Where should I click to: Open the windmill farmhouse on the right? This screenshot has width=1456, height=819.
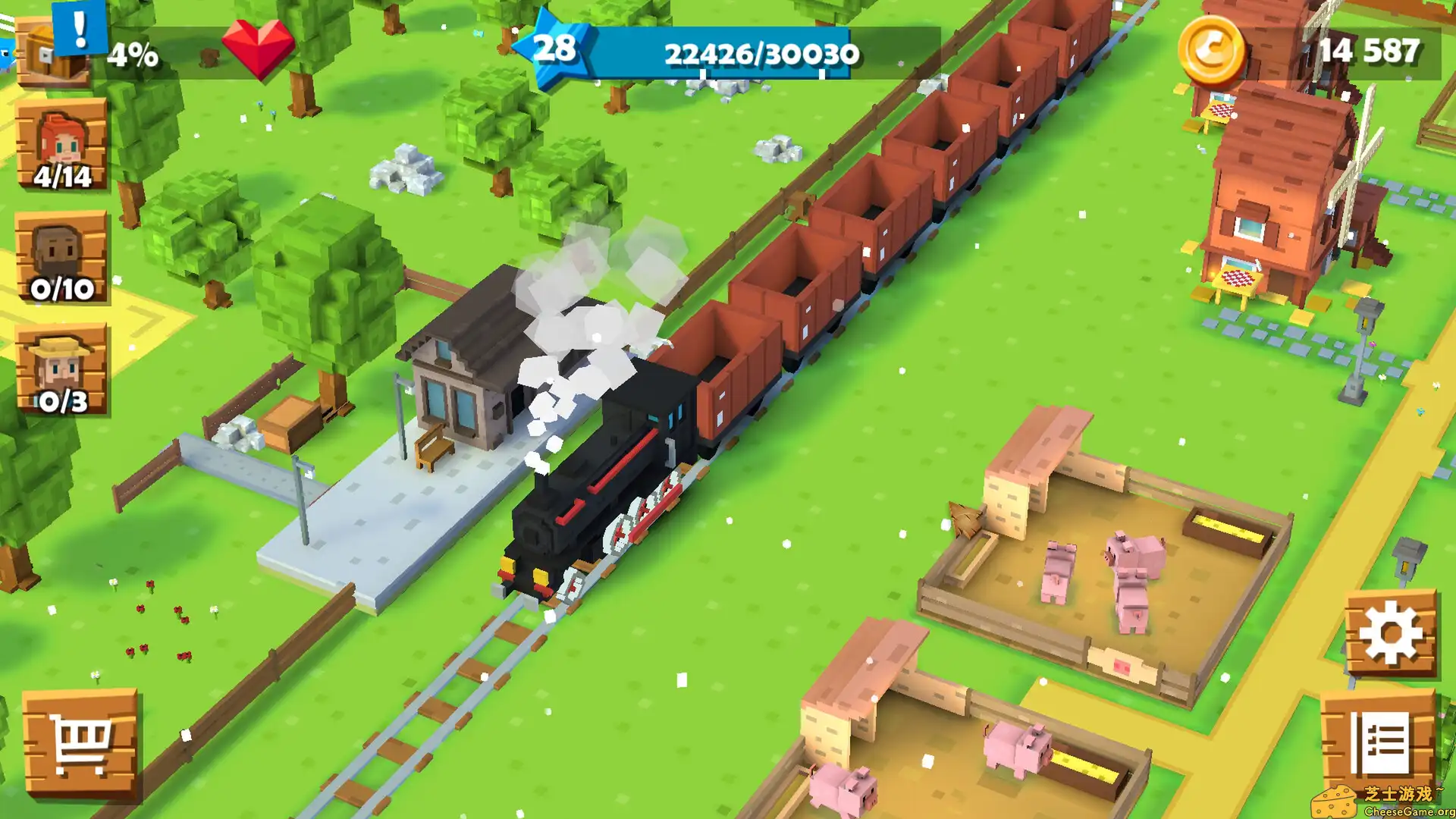(x=1289, y=190)
